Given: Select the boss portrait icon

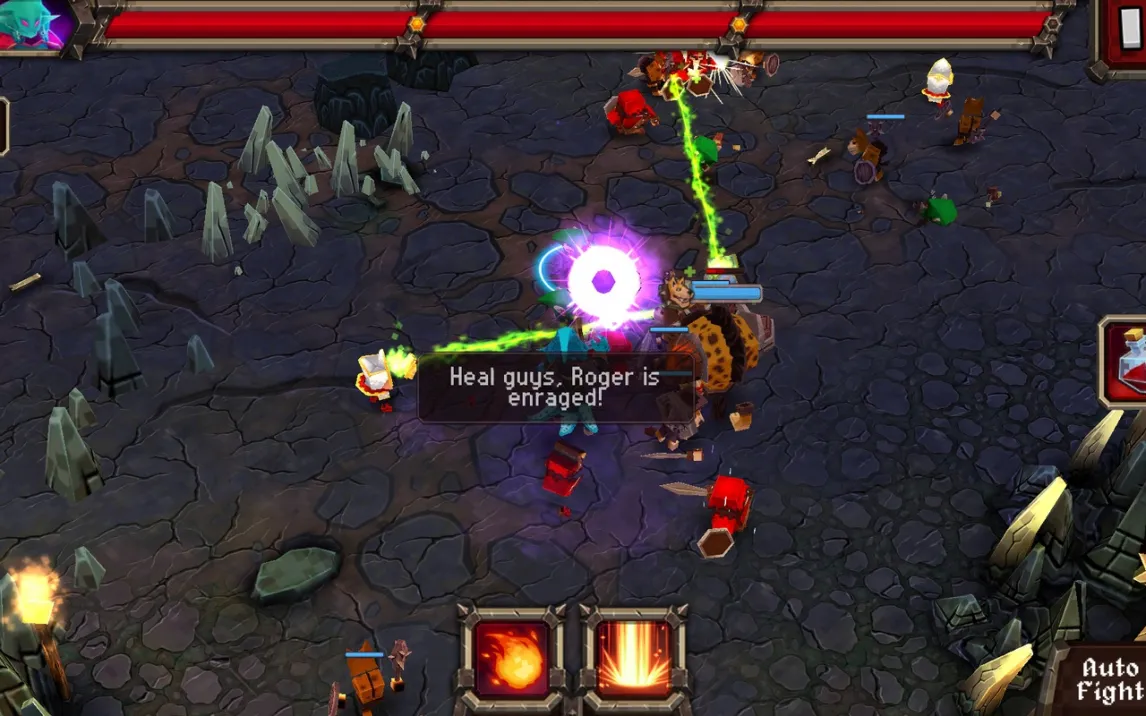Looking at the screenshot, I should pyautogui.click(x=35, y=24).
